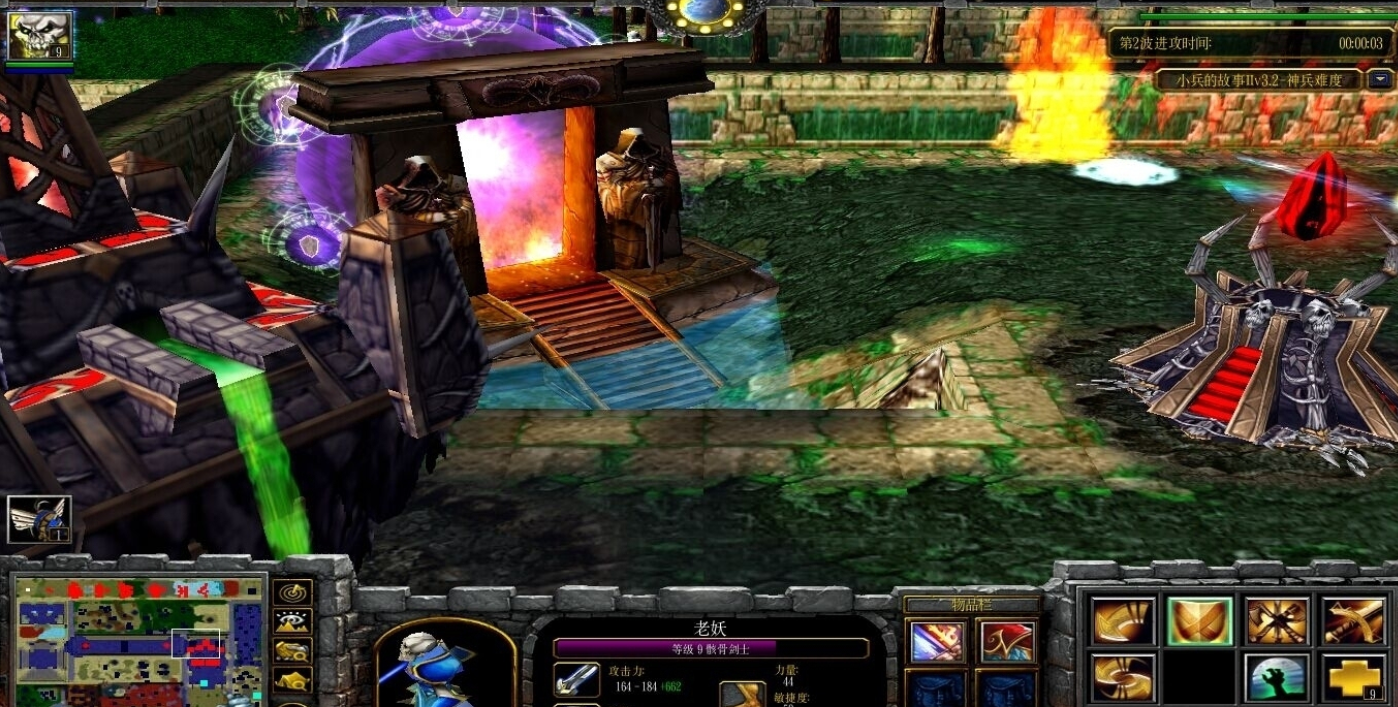Activate the minimap signal ping button
1398x707 pixels.
click(x=292, y=594)
